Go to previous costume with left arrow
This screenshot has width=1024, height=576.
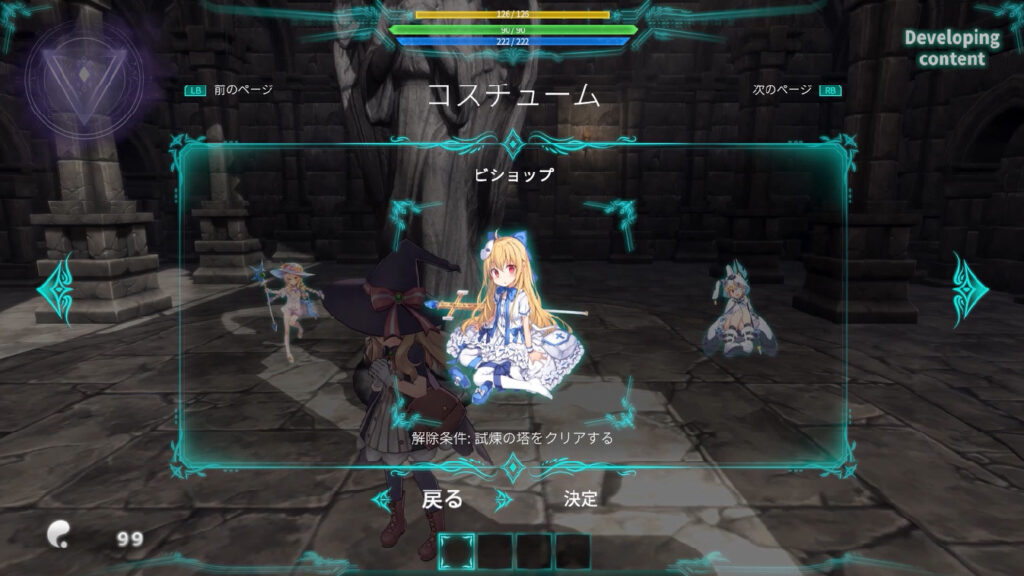(x=55, y=289)
